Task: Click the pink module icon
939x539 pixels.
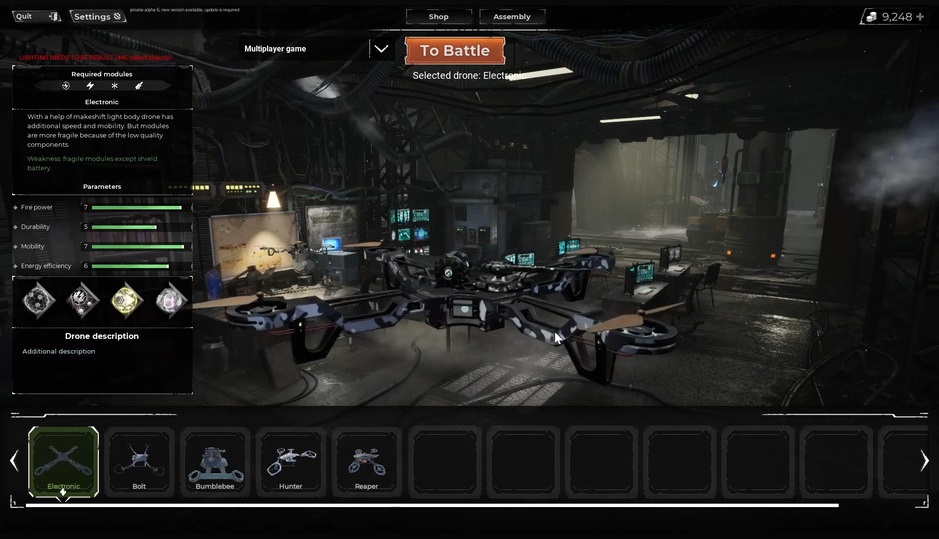Action: point(171,299)
